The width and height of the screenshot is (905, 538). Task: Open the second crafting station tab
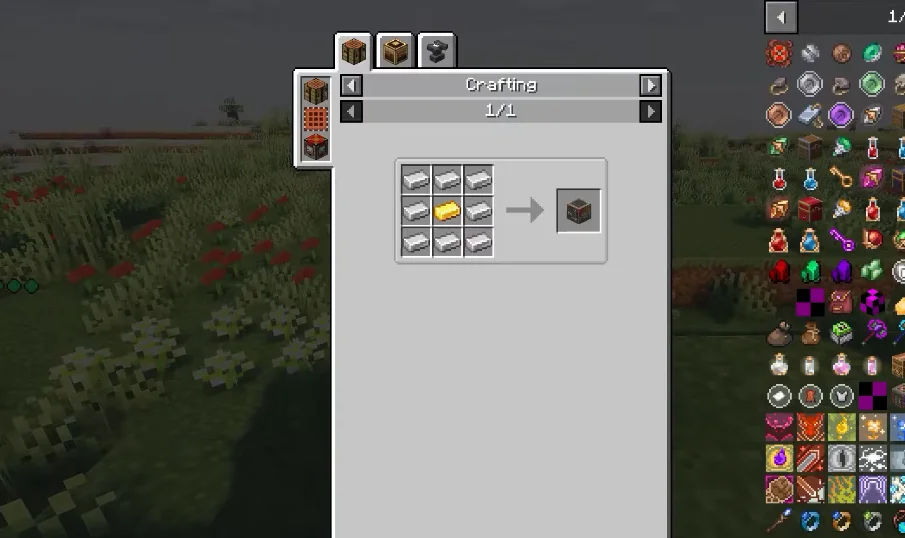click(396, 51)
